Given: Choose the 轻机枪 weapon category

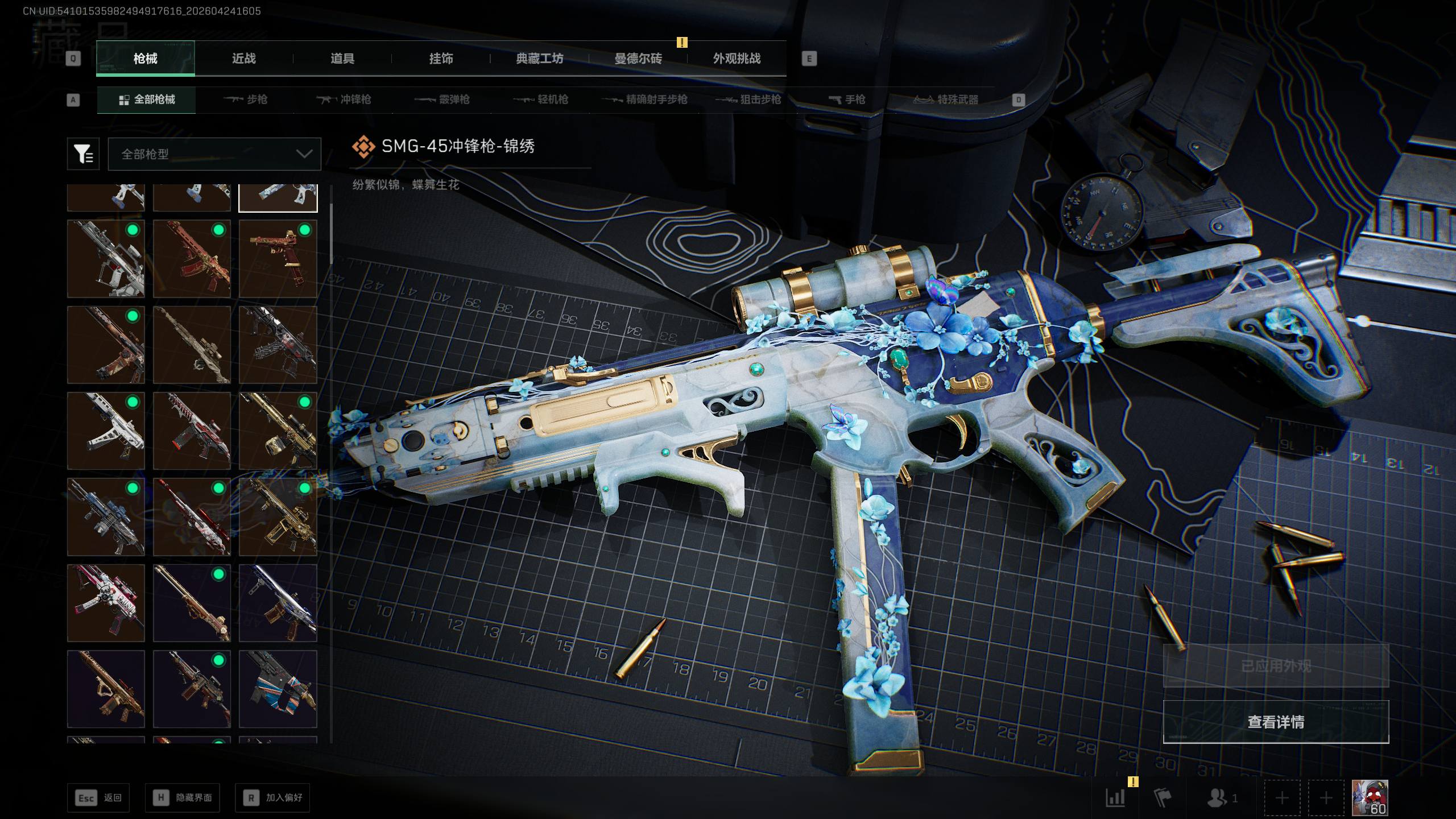Looking at the screenshot, I should [x=541, y=100].
